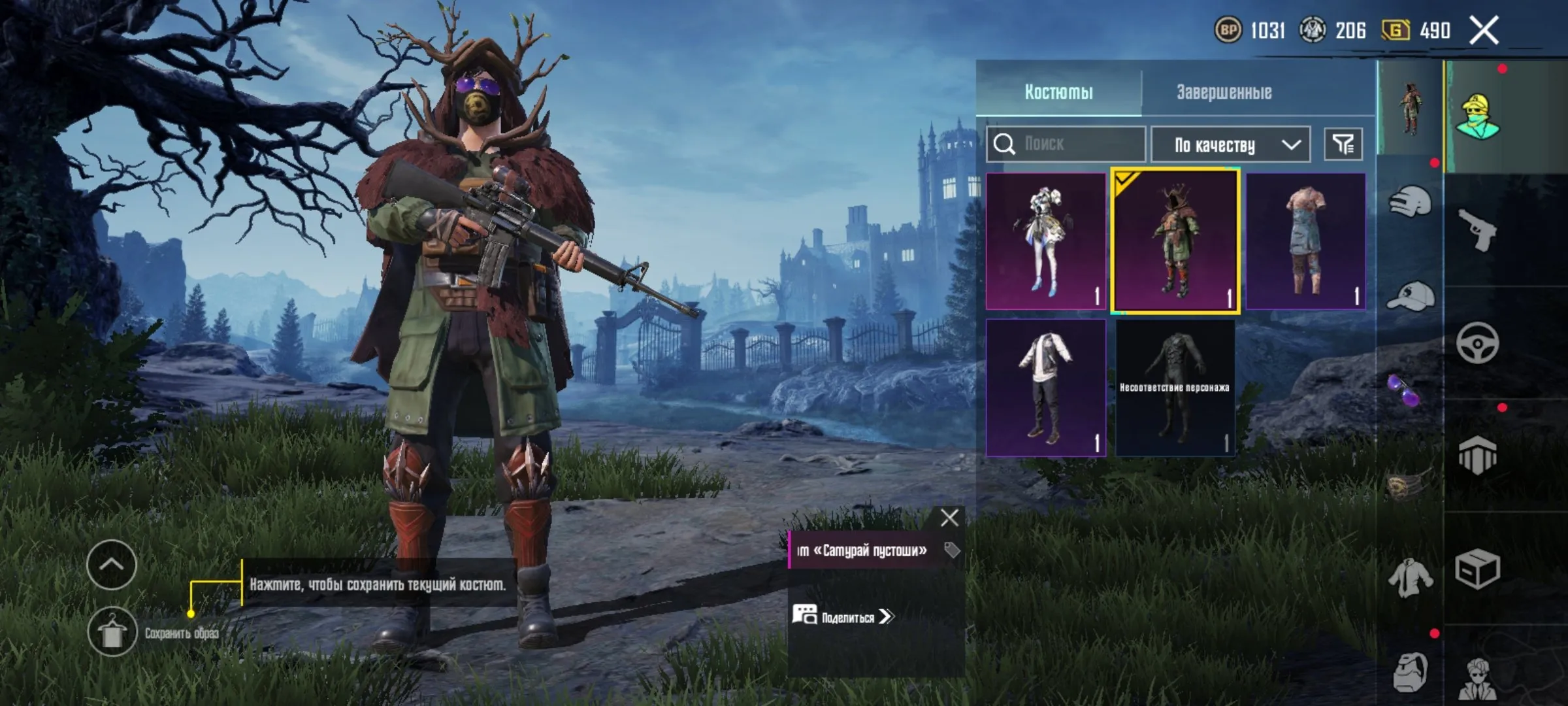Save the look with Сохранить образ

pyautogui.click(x=112, y=631)
